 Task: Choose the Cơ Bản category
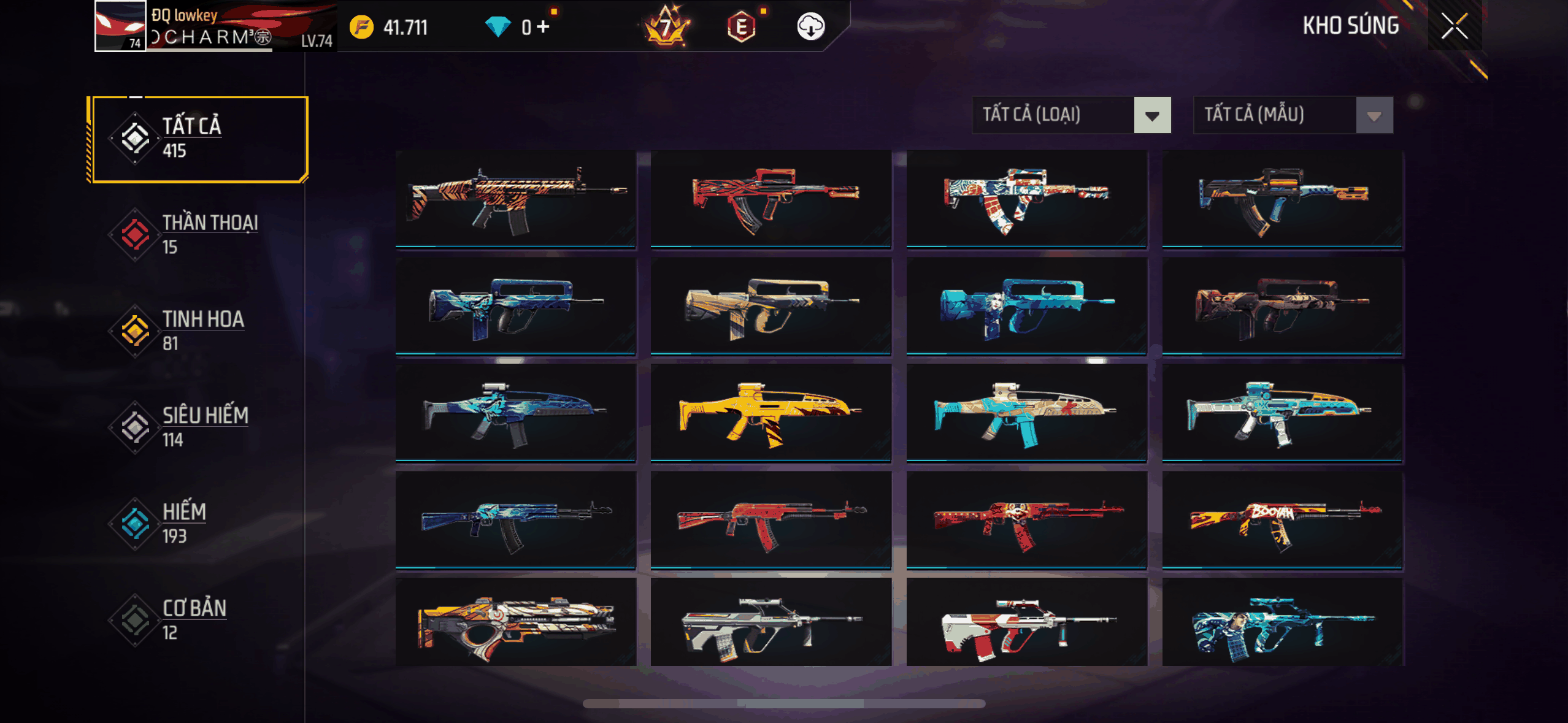click(199, 619)
